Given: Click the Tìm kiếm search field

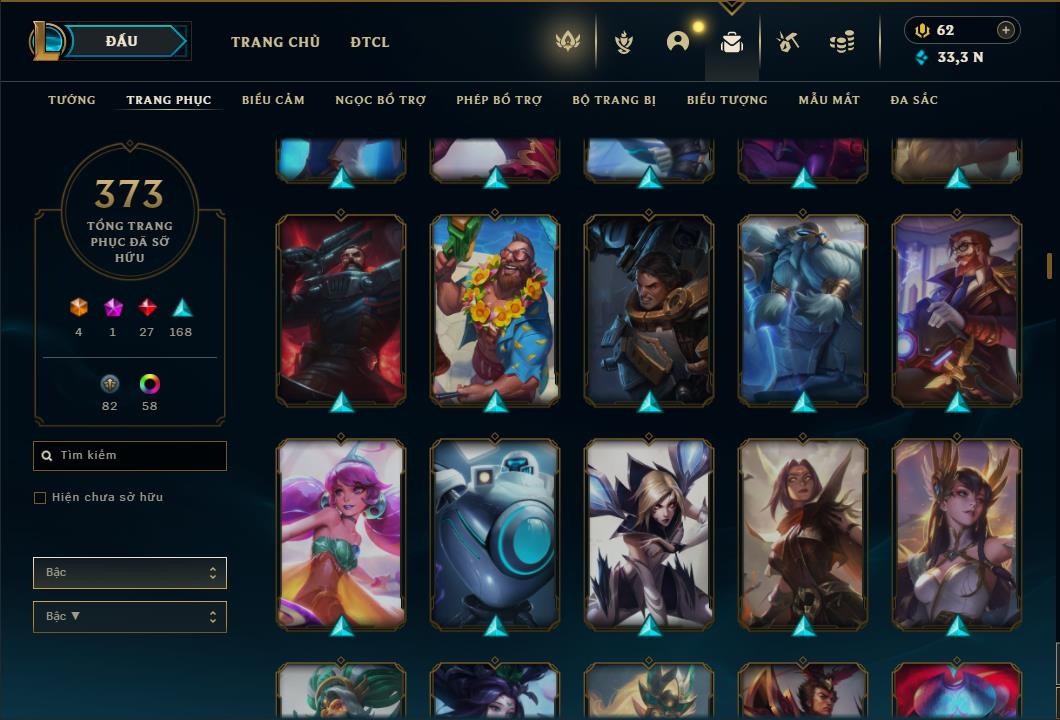Looking at the screenshot, I should [130, 456].
